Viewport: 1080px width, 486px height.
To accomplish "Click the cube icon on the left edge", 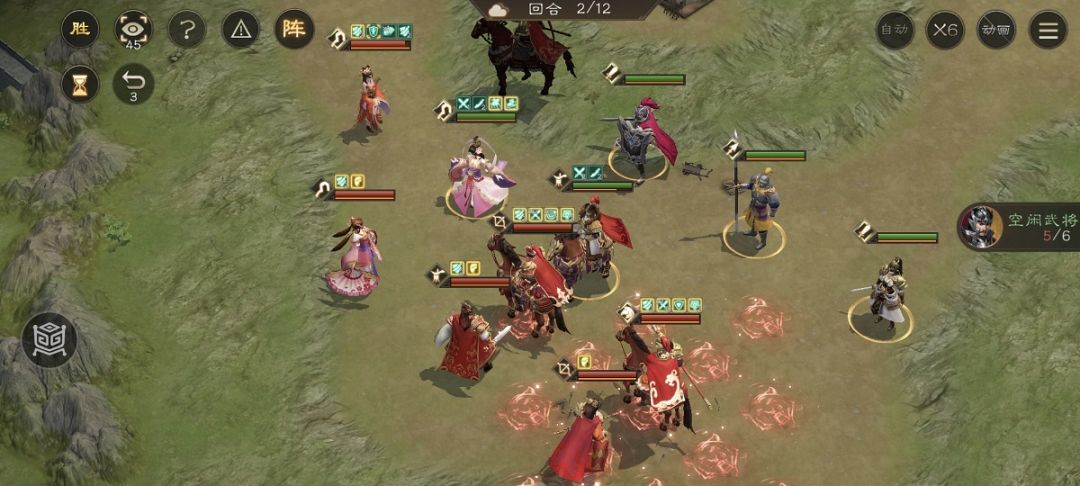I will 49,340.
